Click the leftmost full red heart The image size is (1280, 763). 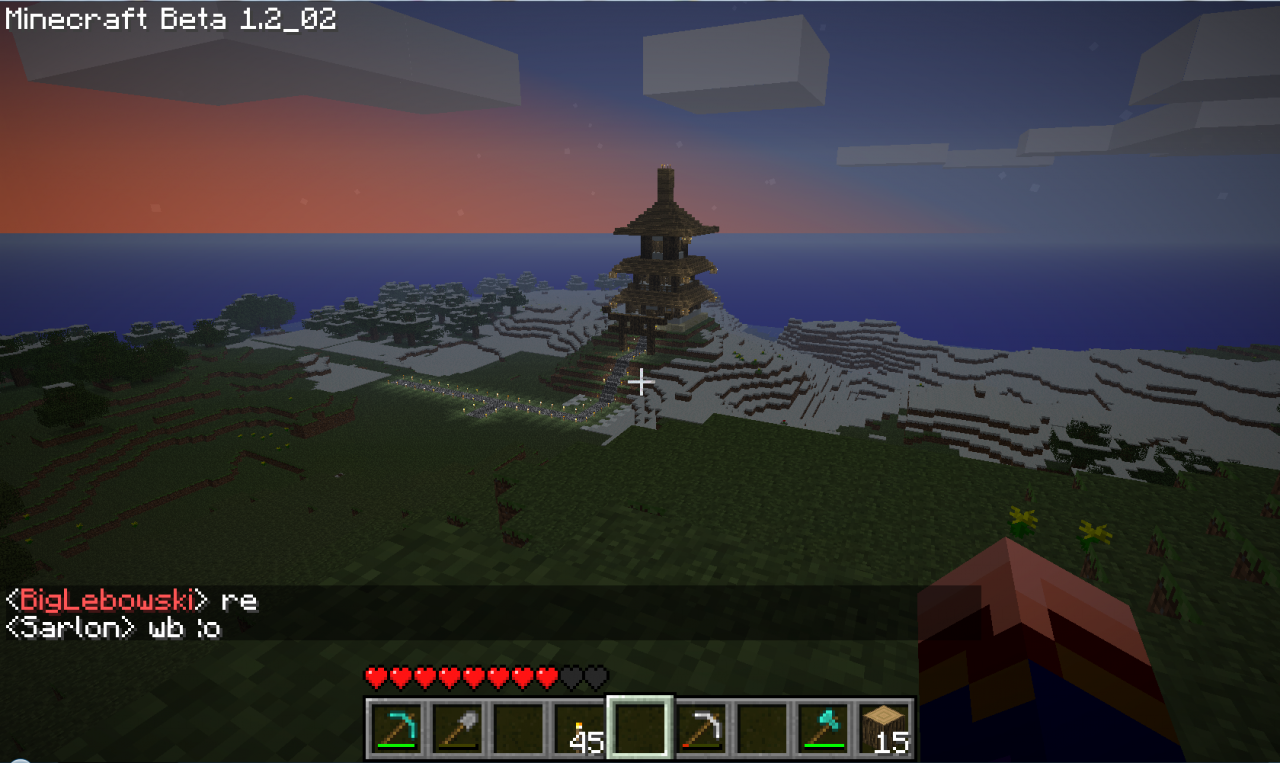tap(374, 676)
